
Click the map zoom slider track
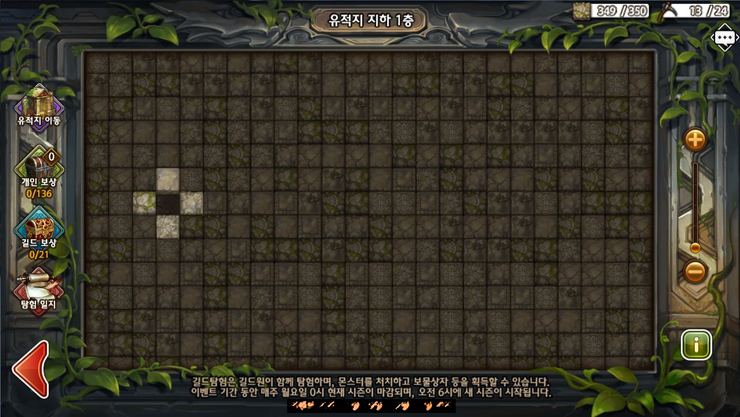point(695,205)
